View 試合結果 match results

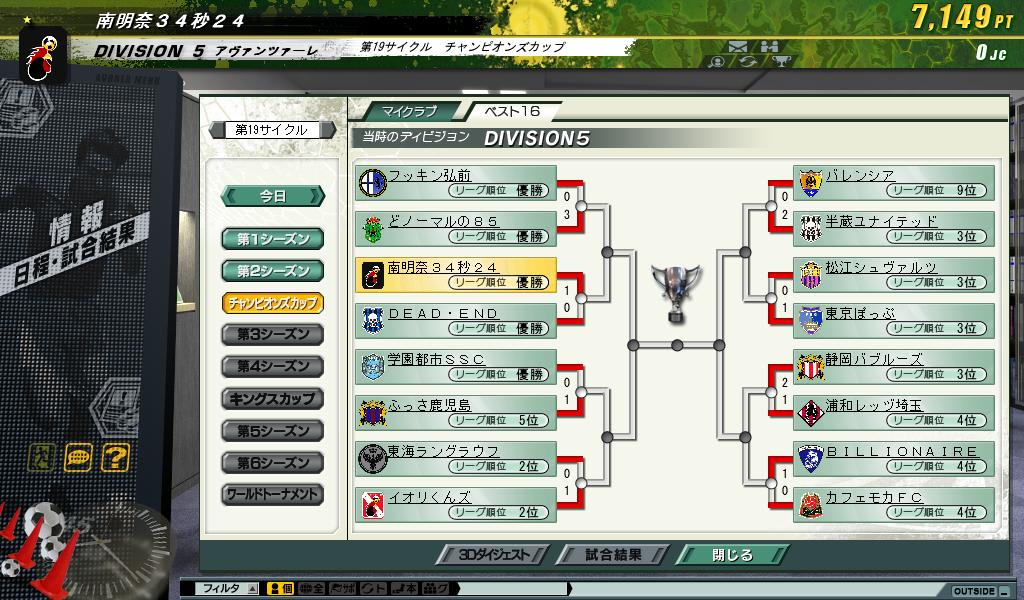612,555
